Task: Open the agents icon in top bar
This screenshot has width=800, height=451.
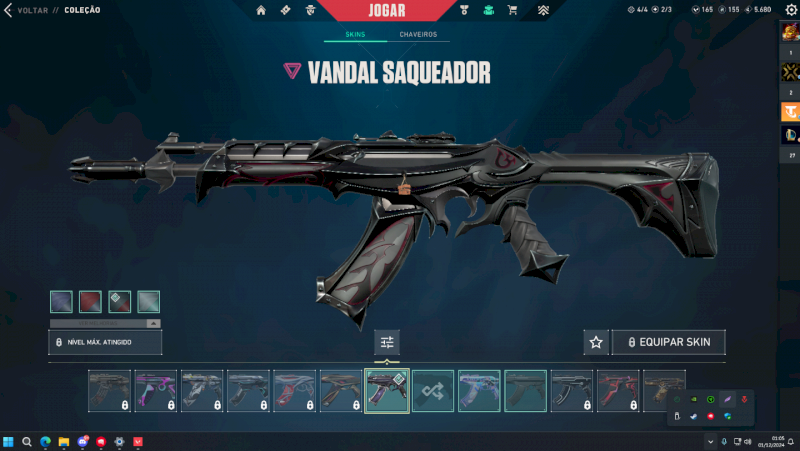Action: tap(310, 10)
